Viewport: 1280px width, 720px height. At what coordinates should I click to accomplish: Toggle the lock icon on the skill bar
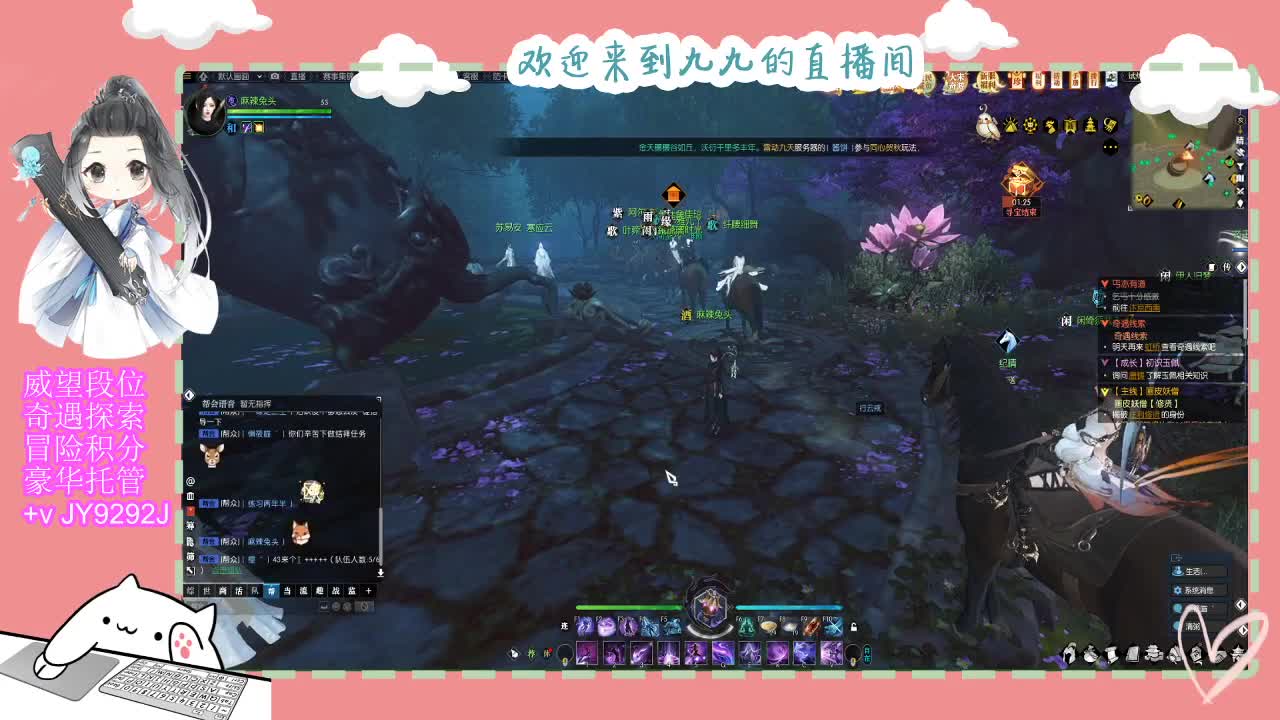(x=855, y=627)
